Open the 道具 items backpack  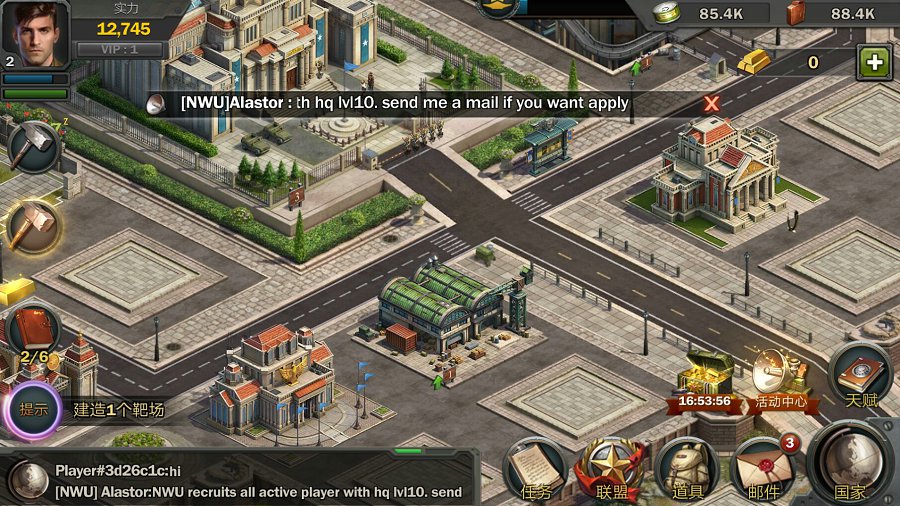point(687,469)
